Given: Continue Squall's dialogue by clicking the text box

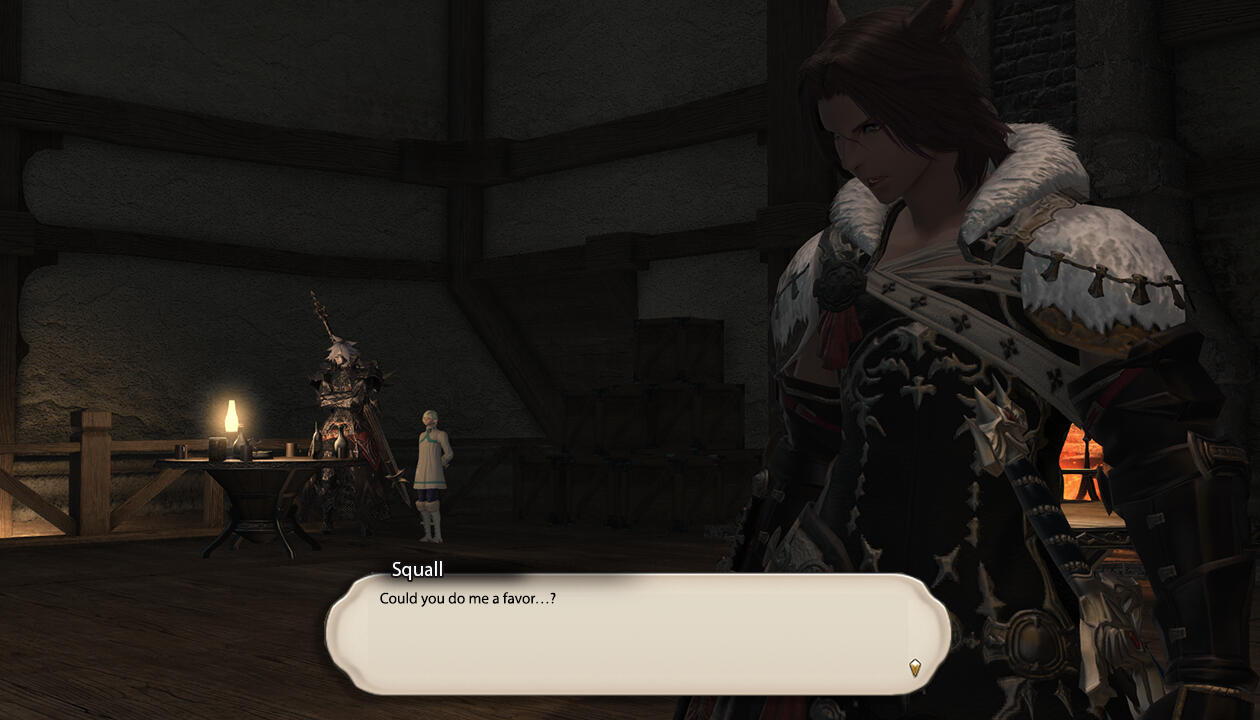Looking at the screenshot, I should click(637, 635).
